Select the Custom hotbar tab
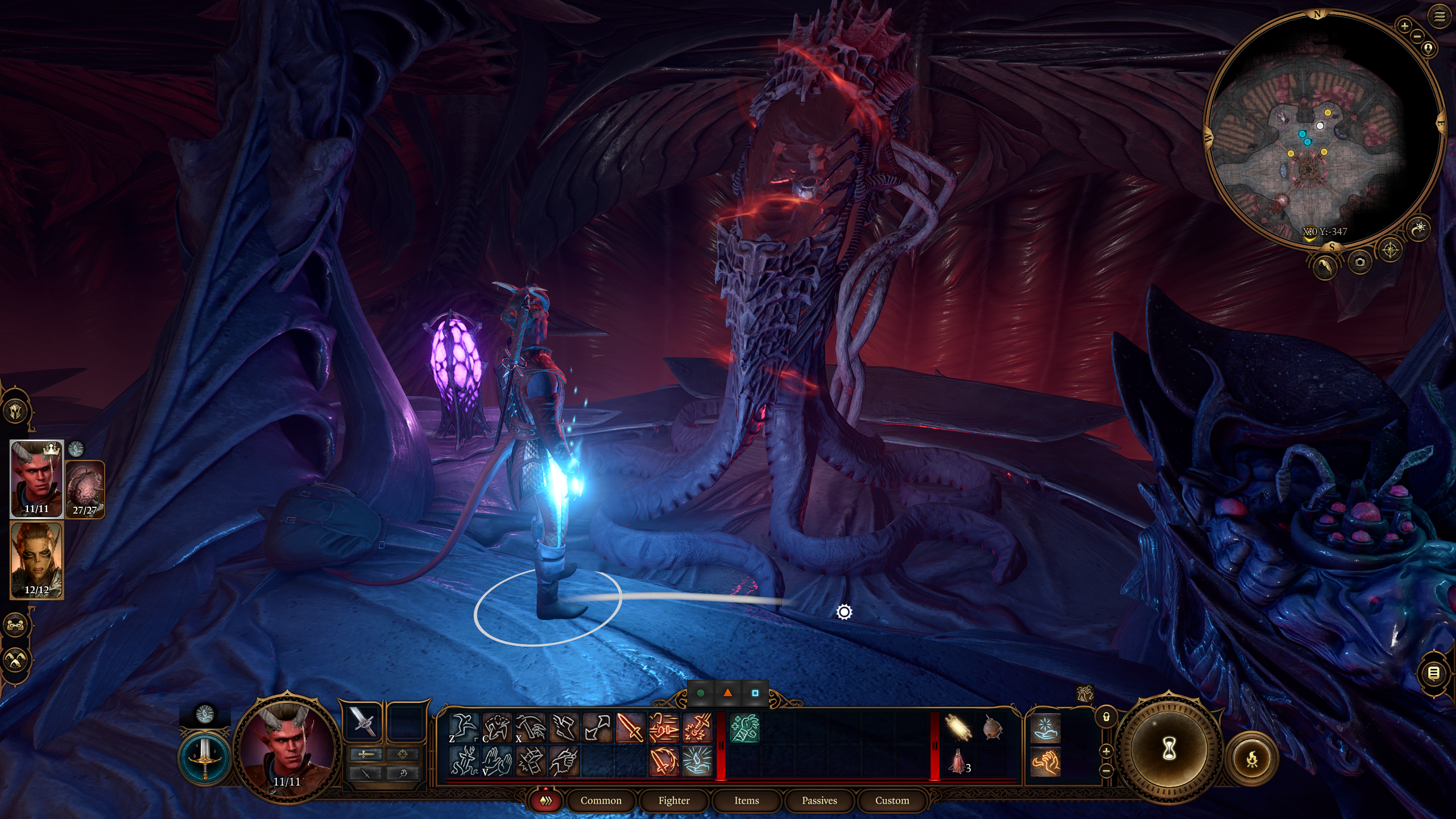Image resolution: width=1456 pixels, height=819 pixels. coord(892,800)
